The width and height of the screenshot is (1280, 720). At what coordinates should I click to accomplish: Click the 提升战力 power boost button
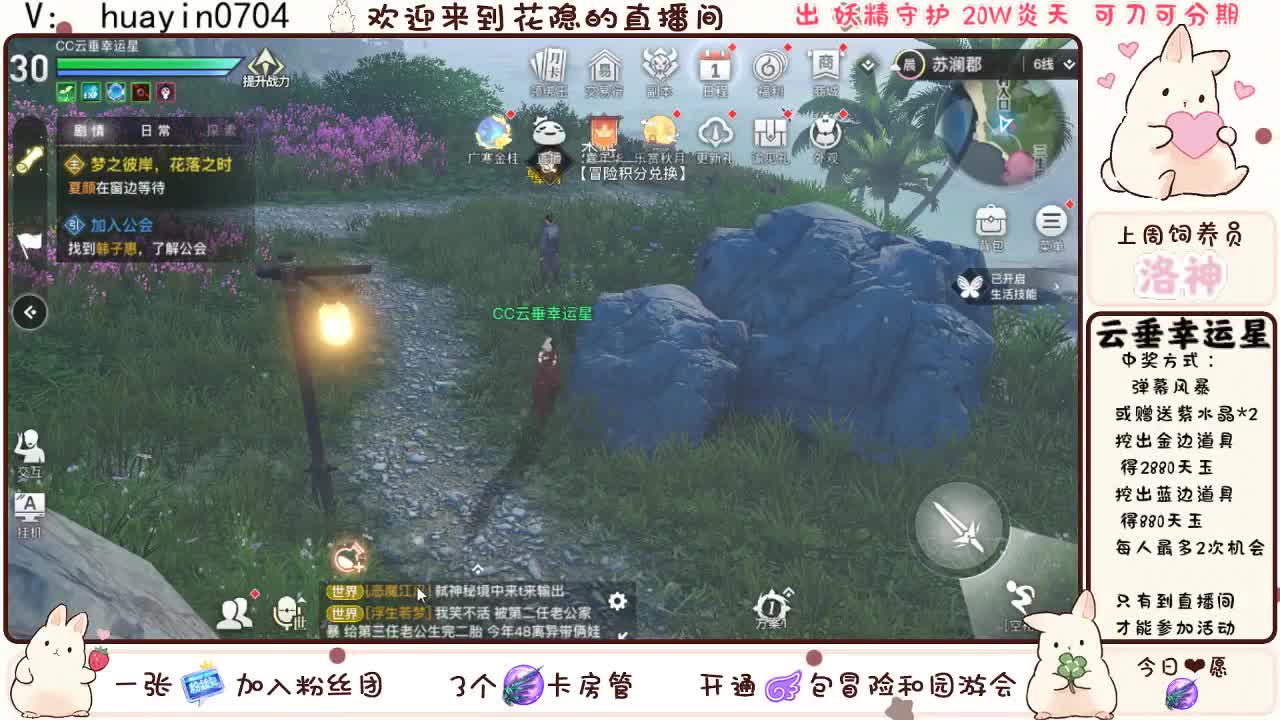pyautogui.click(x=265, y=72)
